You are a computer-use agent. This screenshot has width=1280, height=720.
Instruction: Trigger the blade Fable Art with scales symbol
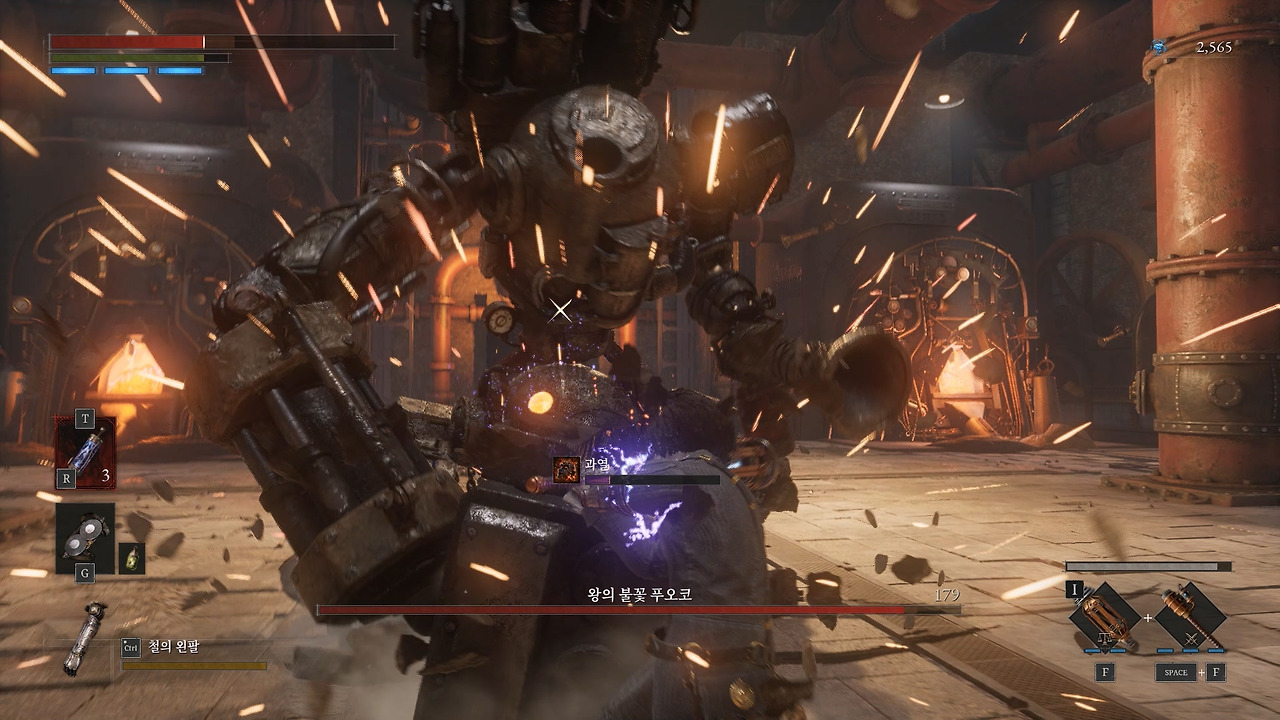pyautogui.click(x=1105, y=617)
